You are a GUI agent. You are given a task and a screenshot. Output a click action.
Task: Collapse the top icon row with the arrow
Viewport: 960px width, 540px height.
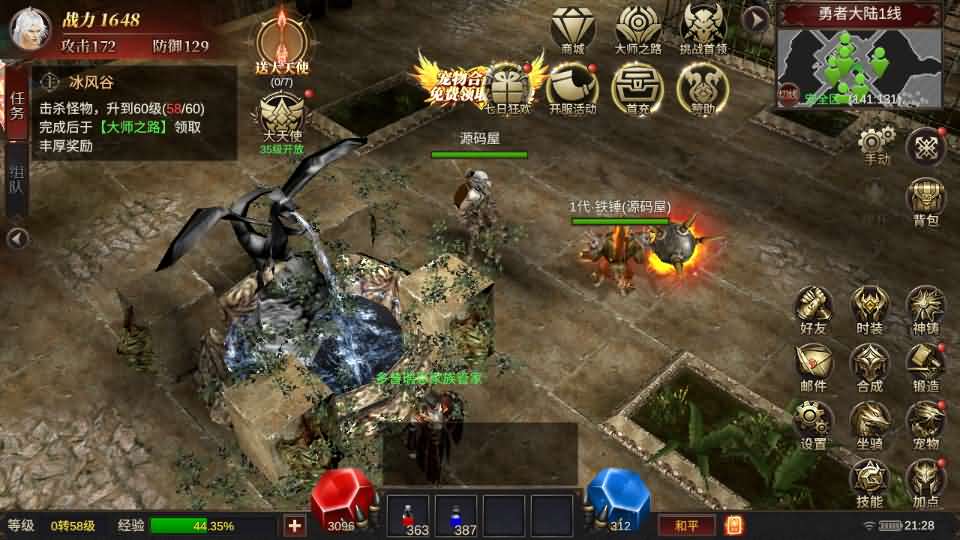pos(757,19)
